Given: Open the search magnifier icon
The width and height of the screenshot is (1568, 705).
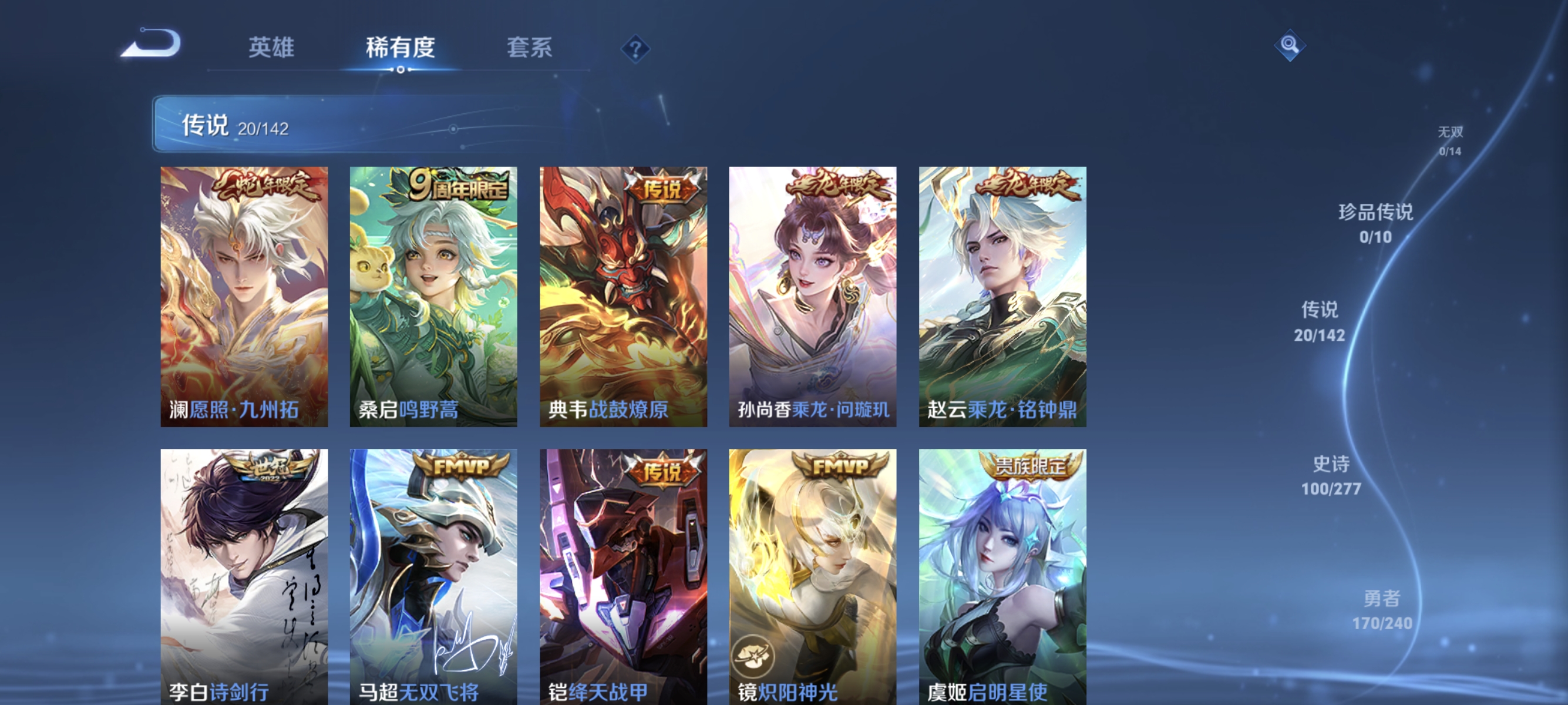Looking at the screenshot, I should click(x=1290, y=45).
